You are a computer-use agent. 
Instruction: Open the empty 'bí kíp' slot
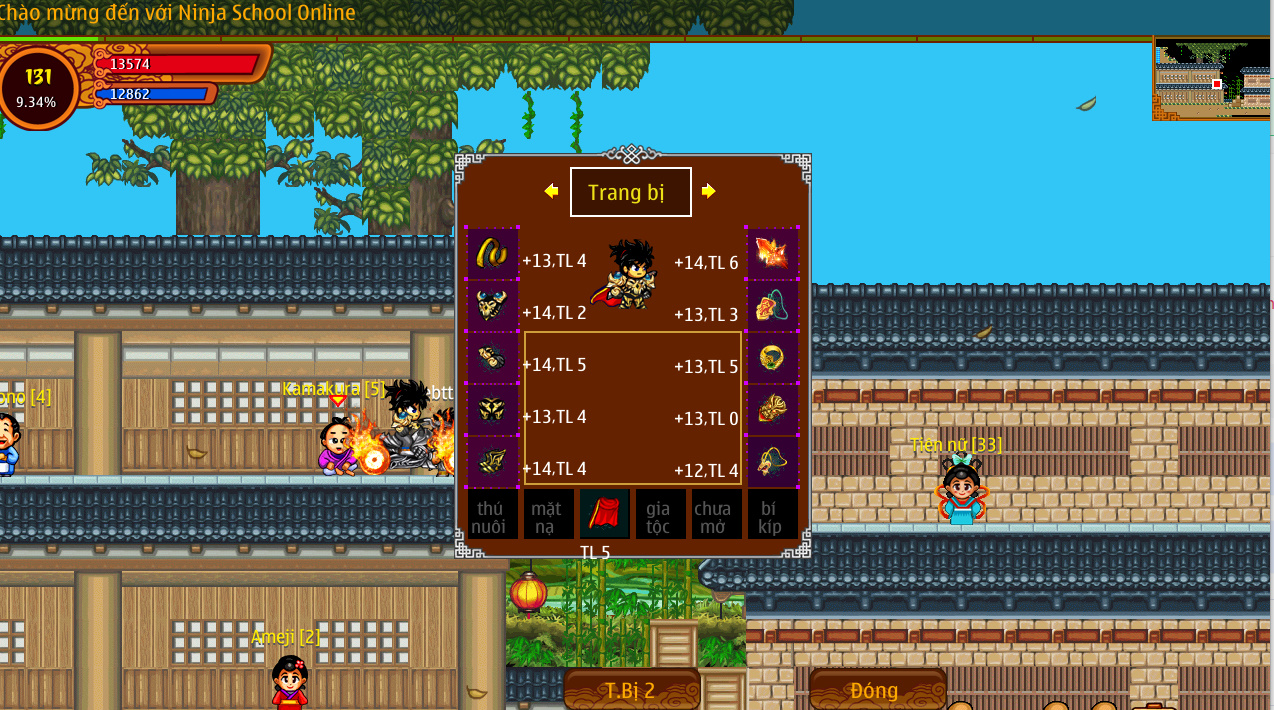tap(772, 514)
